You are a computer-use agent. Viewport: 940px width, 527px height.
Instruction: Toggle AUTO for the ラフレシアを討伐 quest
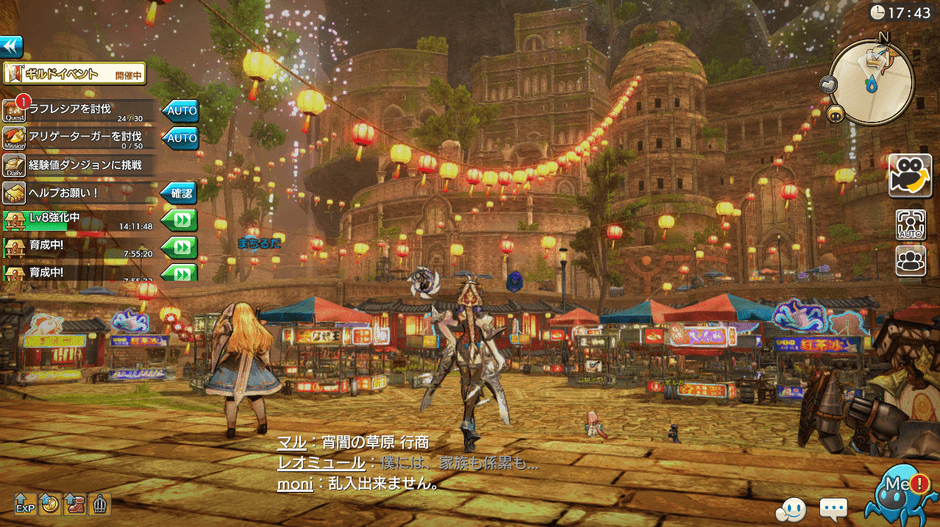[180, 110]
